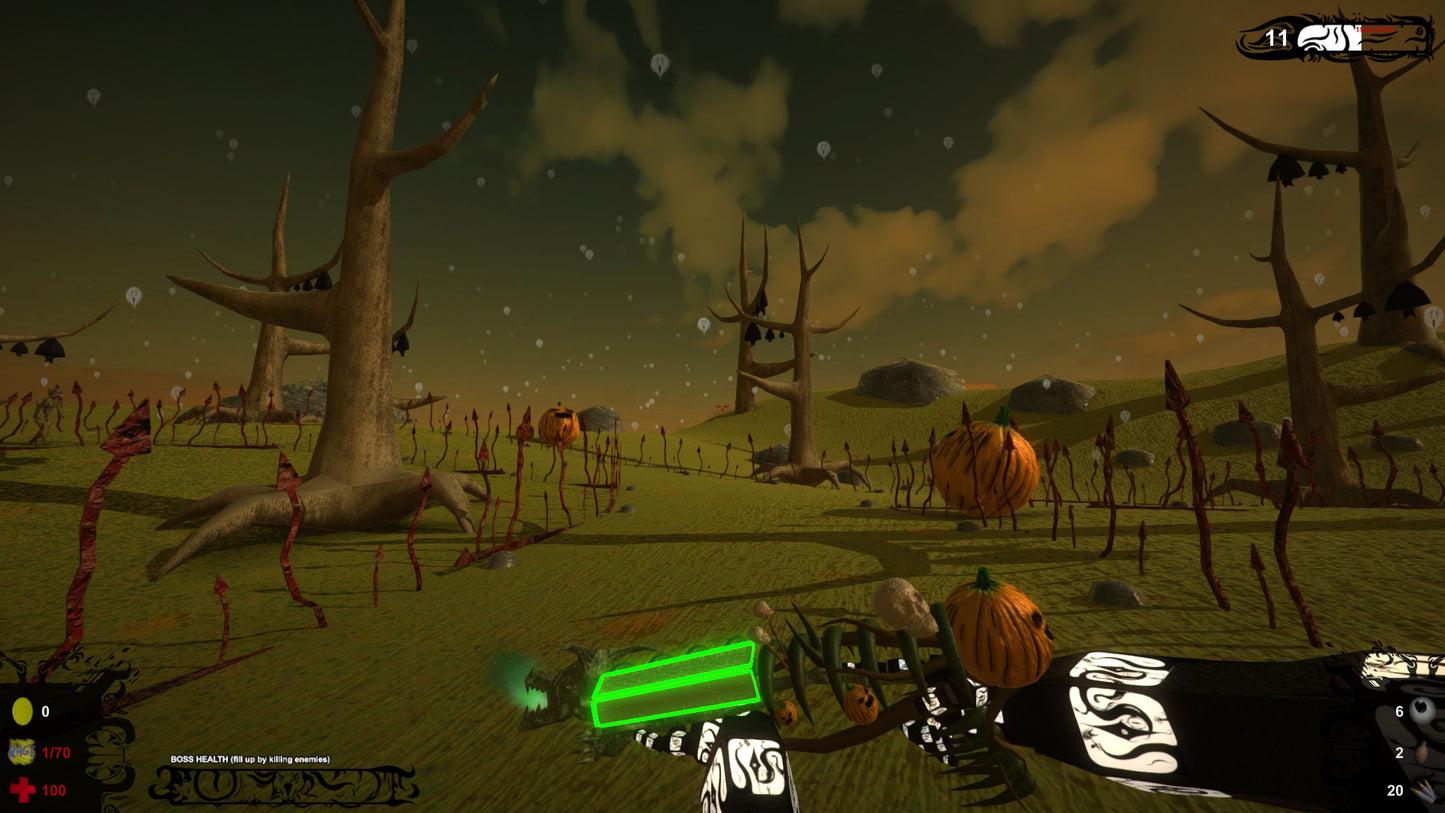The height and width of the screenshot is (813, 1445).
Task: Select the 100 health value text
Action: click(x=52, y=790)
